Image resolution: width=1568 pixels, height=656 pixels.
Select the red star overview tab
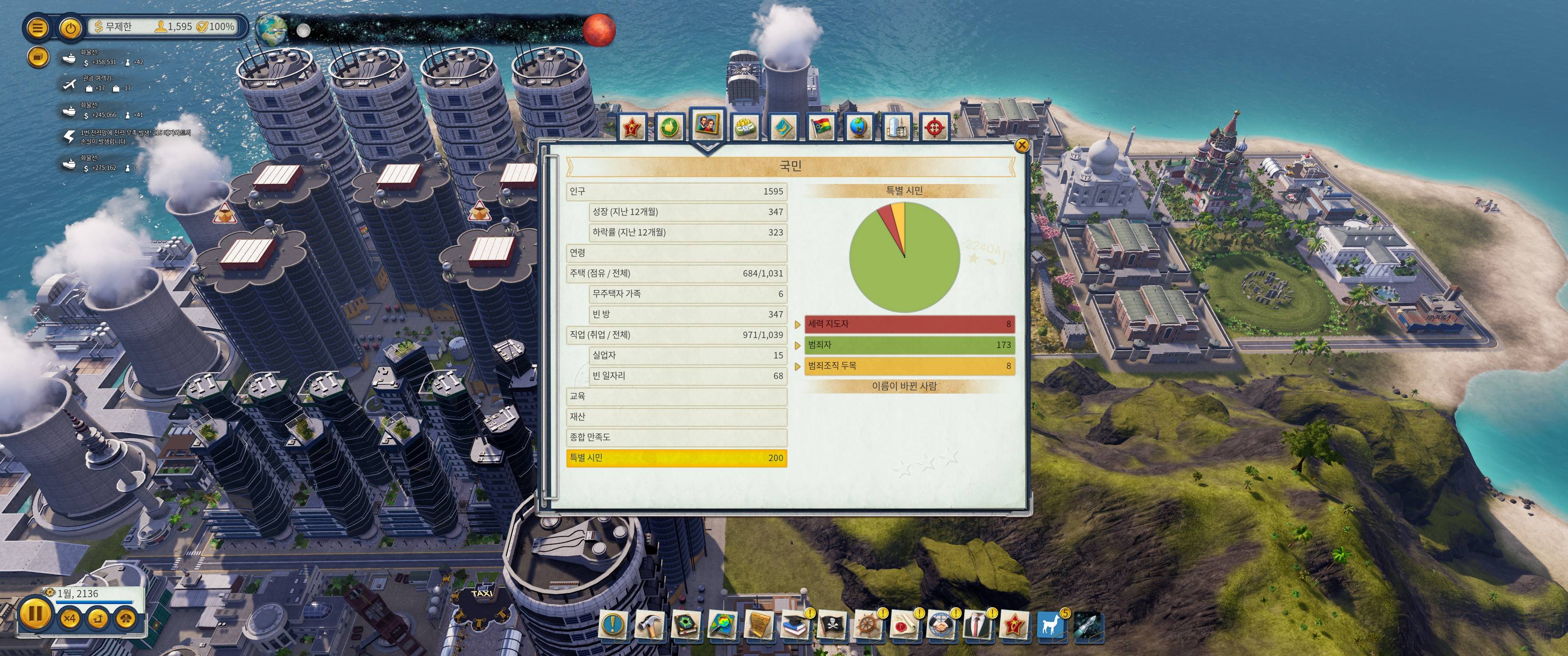pyautogui.click(x=632, y=127)
